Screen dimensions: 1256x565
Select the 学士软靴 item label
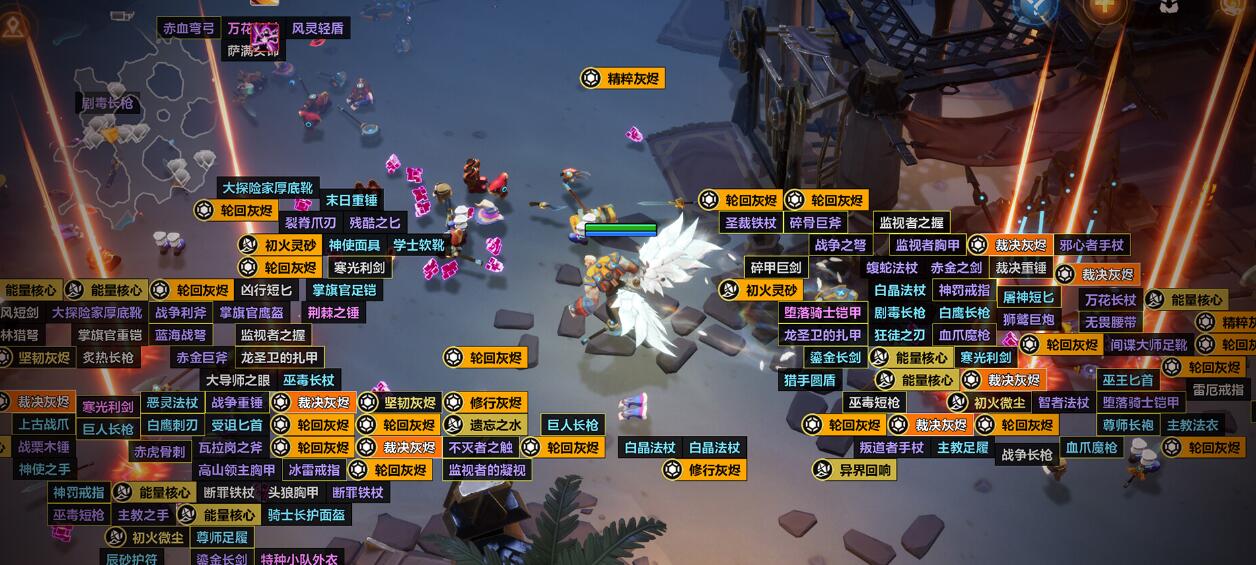tap(418, 245)
